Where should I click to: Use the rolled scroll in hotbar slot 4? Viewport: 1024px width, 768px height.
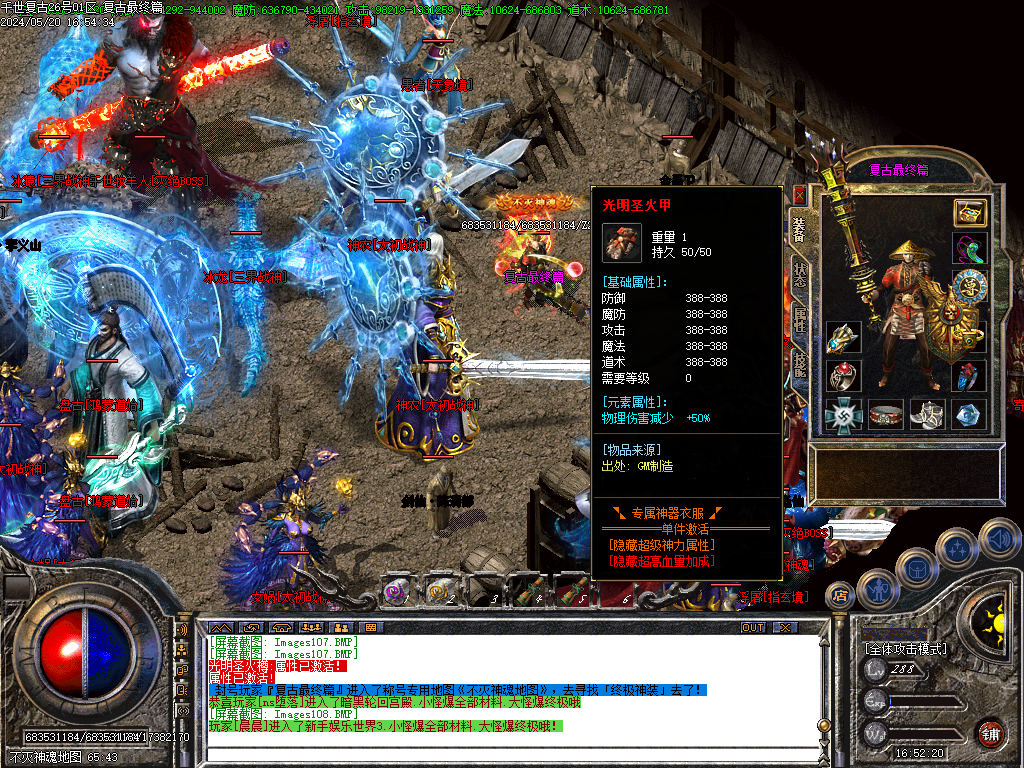[530, 592]
